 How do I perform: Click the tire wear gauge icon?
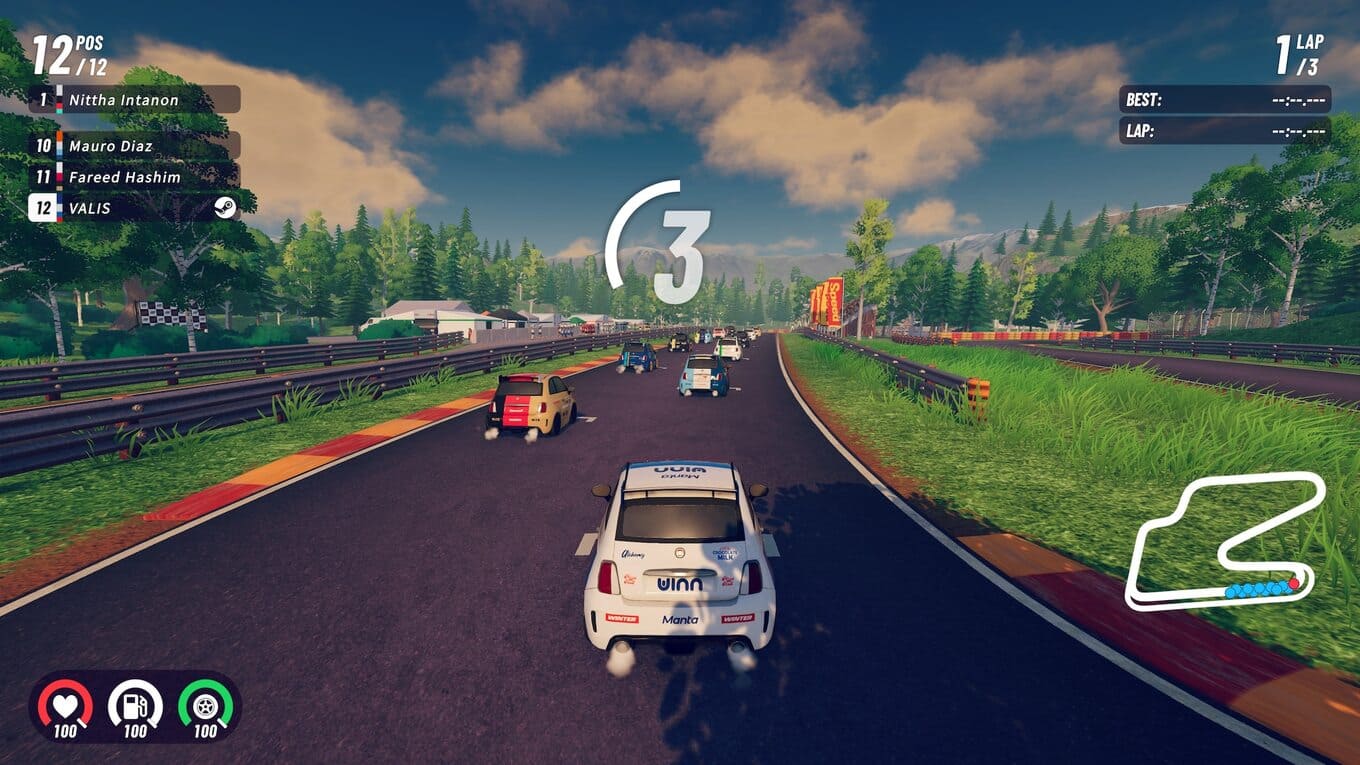click(205, 706)
